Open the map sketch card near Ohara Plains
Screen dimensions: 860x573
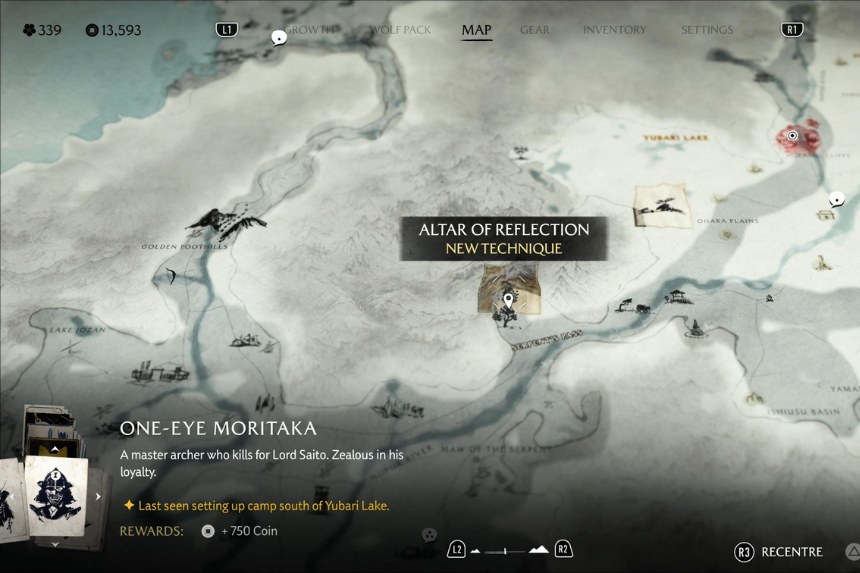(661, 205)
